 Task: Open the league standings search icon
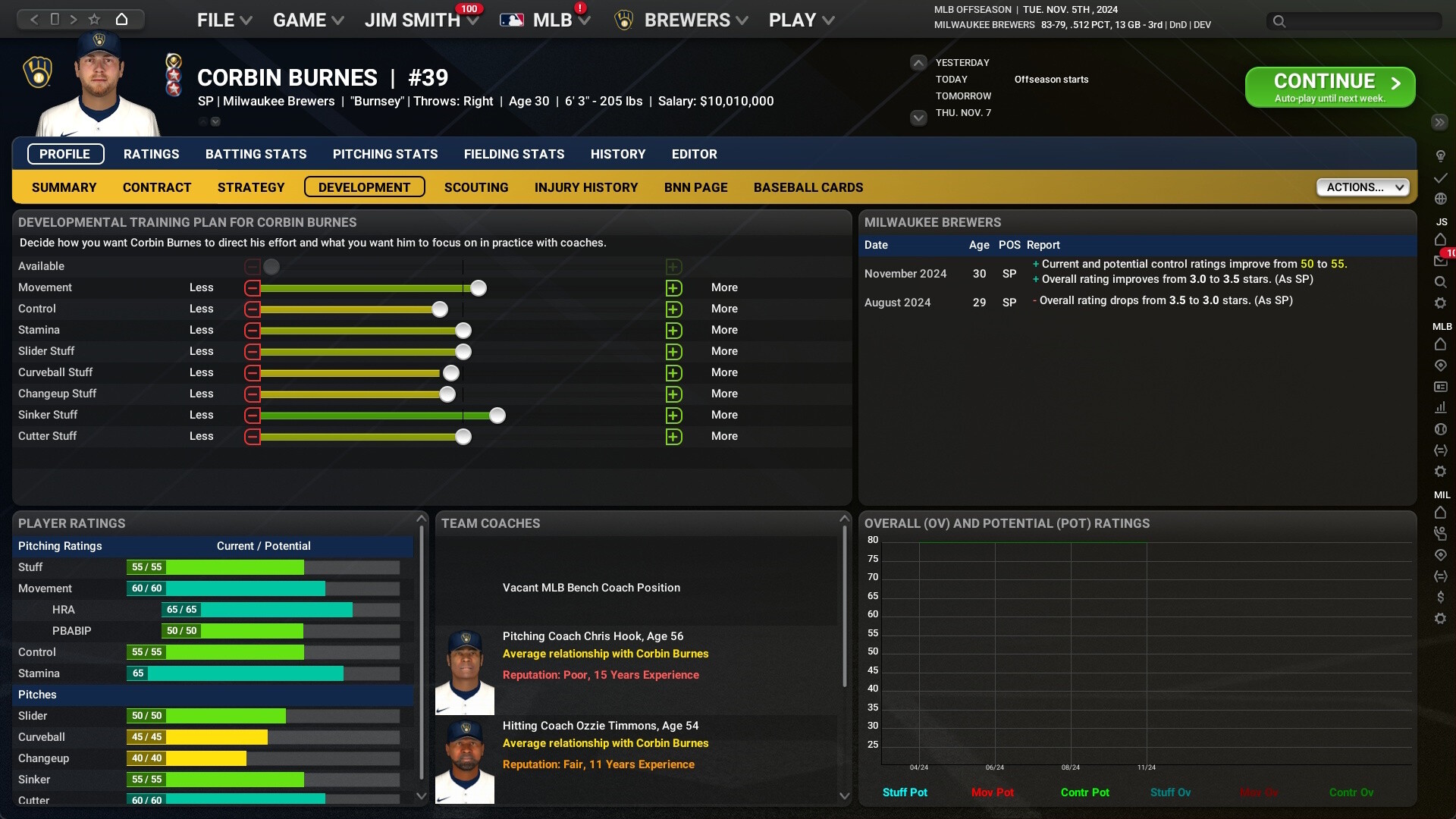[1442, 281]
